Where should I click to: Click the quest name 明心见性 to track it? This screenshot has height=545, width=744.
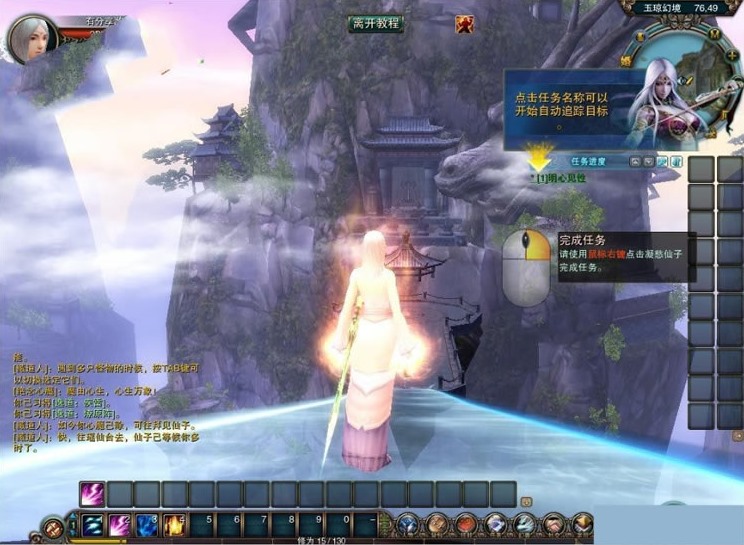pyautogui.click(x=562, y=178)
